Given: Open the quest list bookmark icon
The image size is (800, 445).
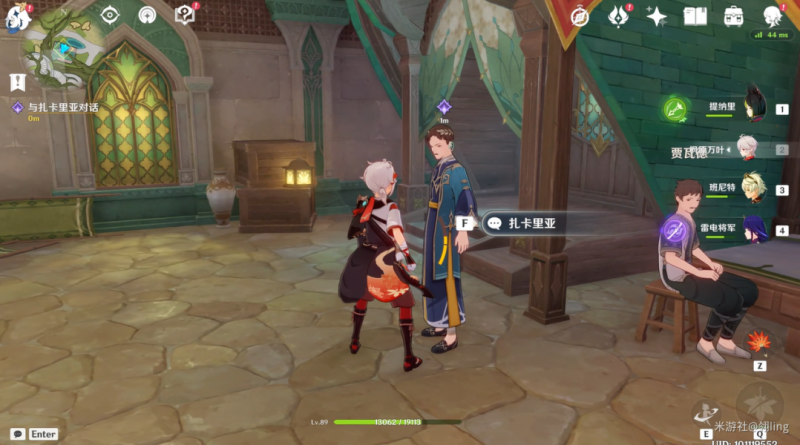Looking at the screenshot, I should tap(17, 81).
